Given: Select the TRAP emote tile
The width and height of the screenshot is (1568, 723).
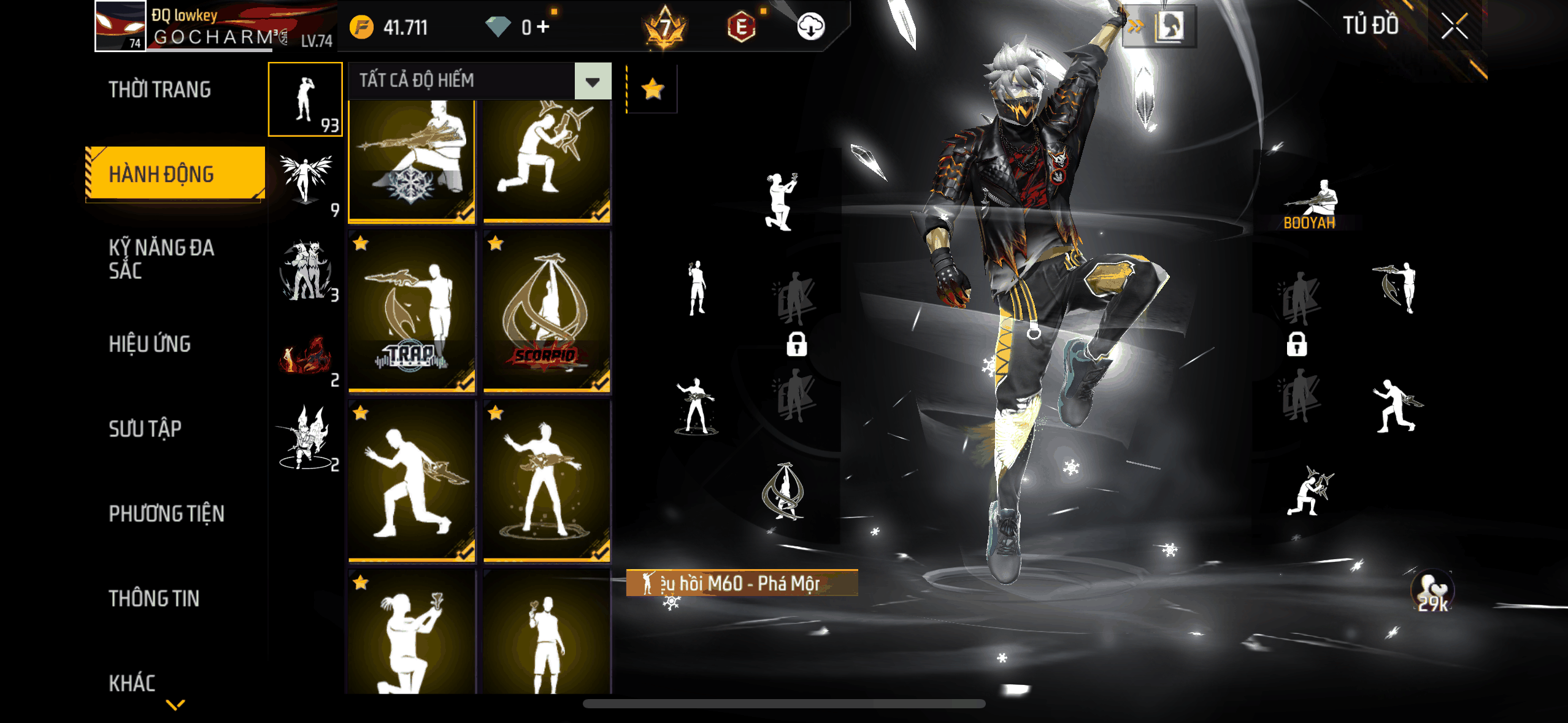Looking at the screenshot, I should coord(412,311).
